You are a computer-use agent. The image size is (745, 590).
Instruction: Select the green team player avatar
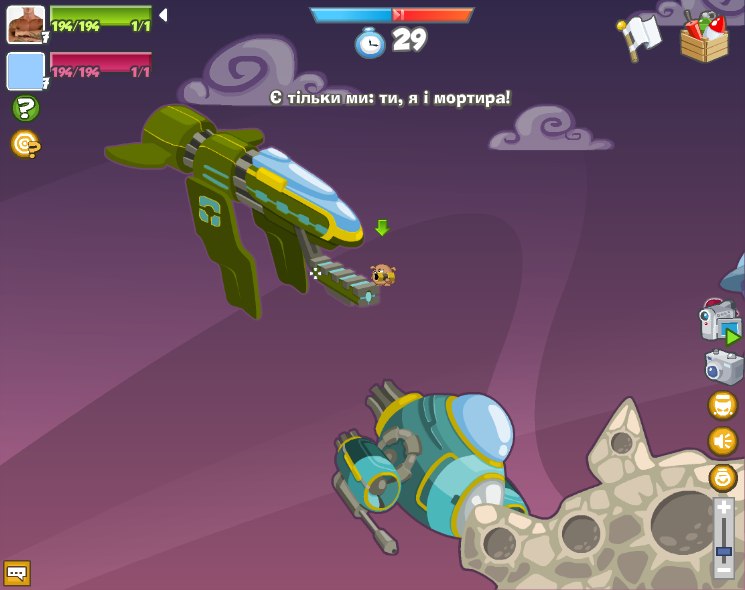[x=25, y=24]
